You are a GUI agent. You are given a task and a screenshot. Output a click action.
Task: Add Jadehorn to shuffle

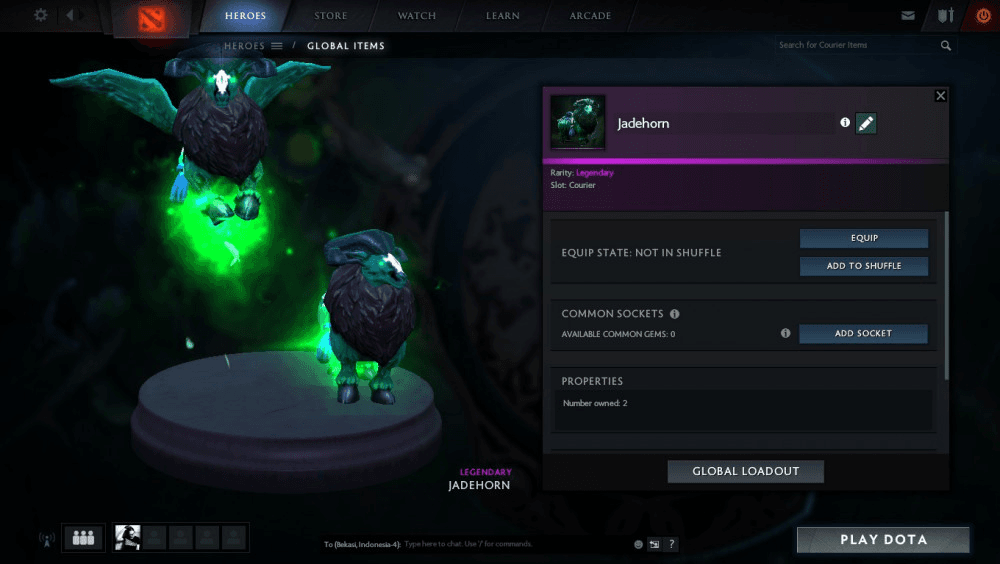point(864,266)
